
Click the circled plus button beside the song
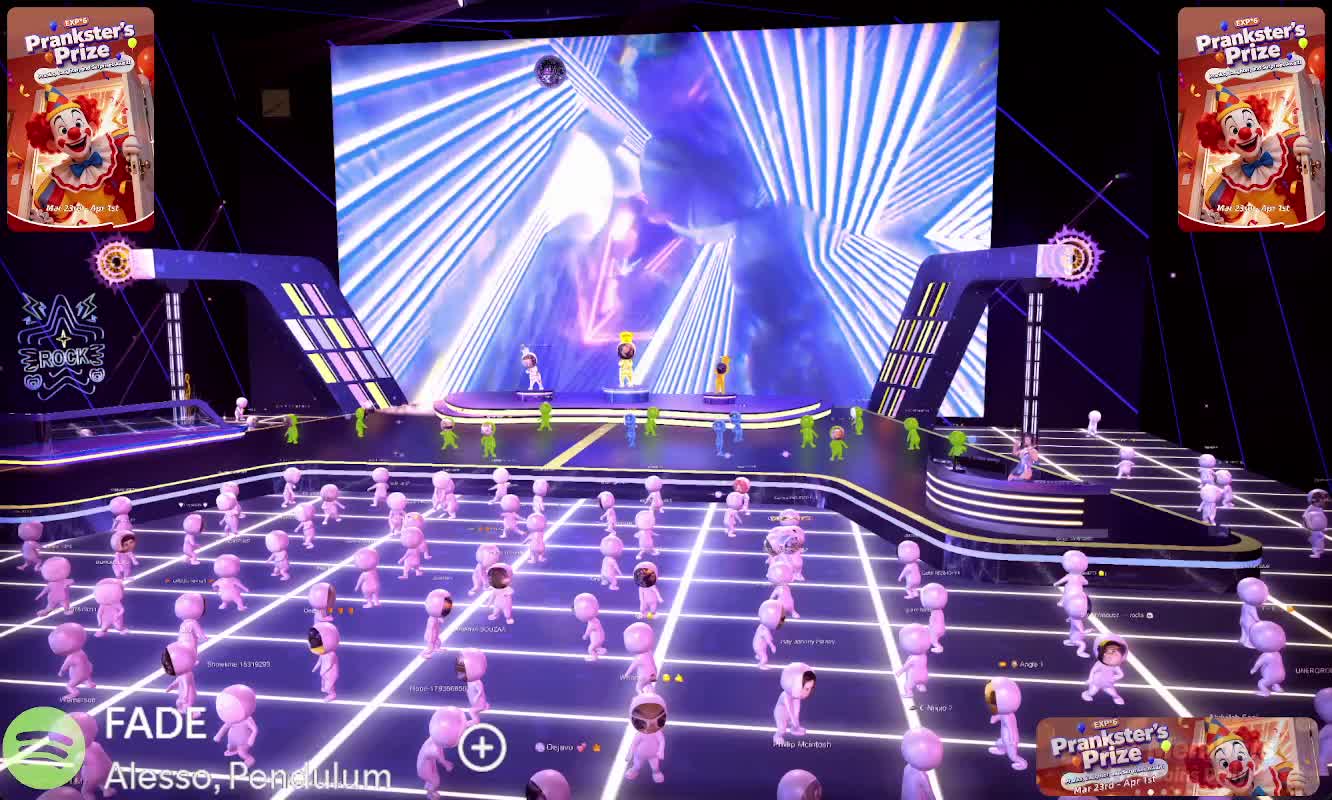coord(482,747)
